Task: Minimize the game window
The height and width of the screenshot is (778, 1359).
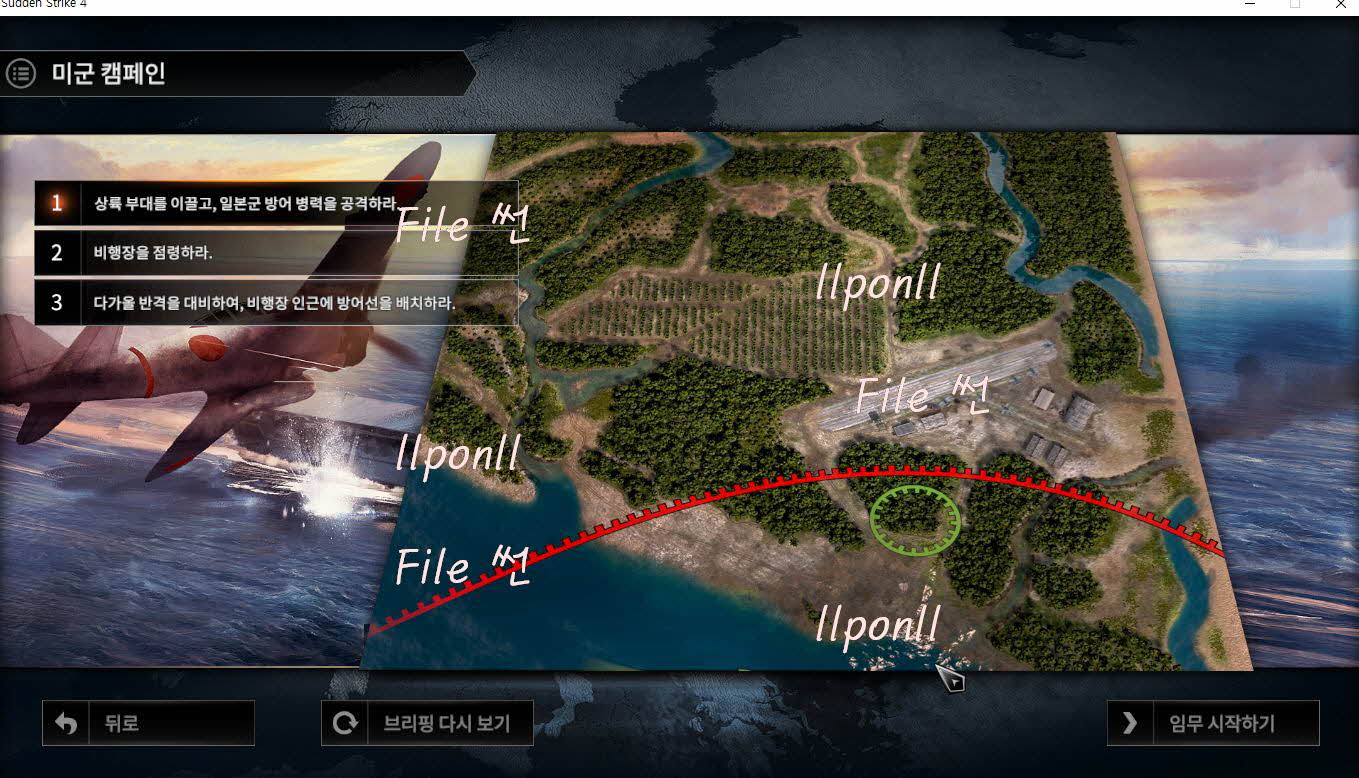Action: [x=1250, y=6]
